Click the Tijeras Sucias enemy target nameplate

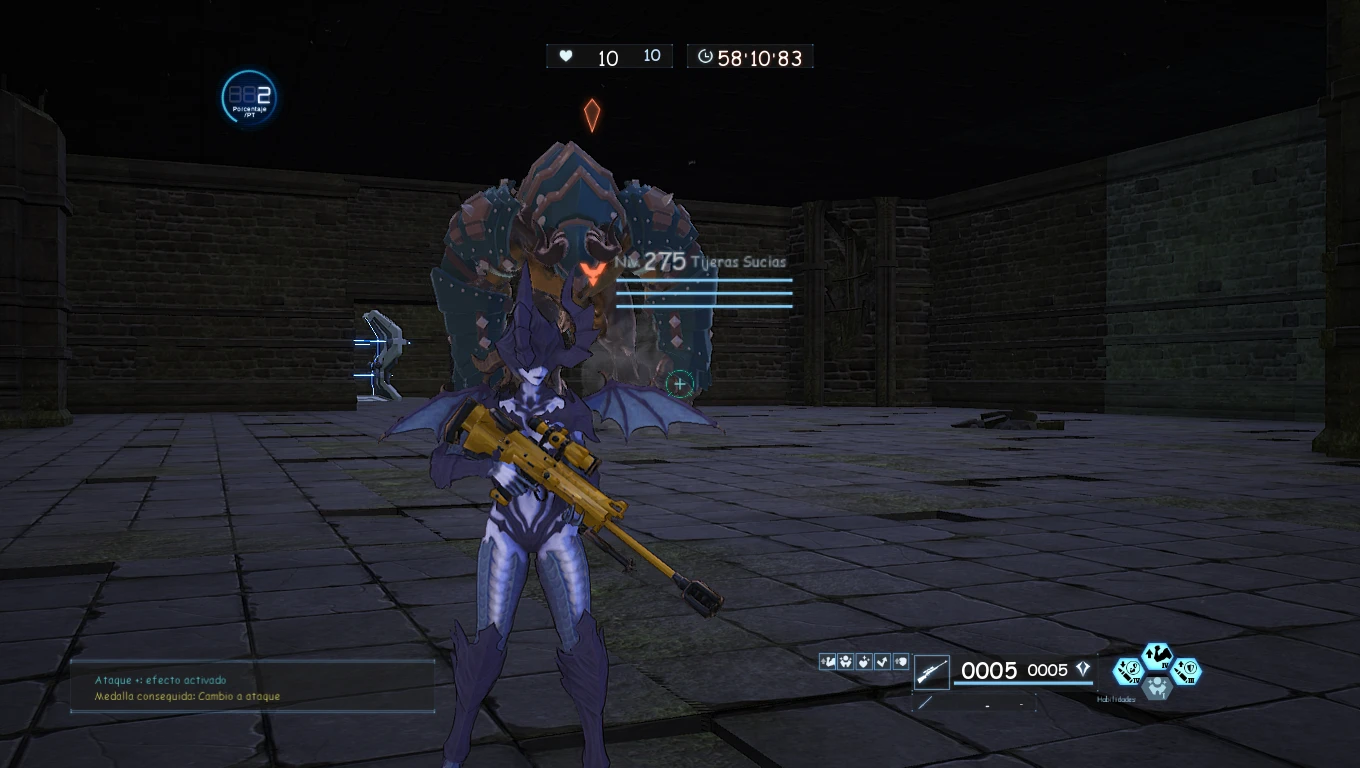tap(702, 262)
